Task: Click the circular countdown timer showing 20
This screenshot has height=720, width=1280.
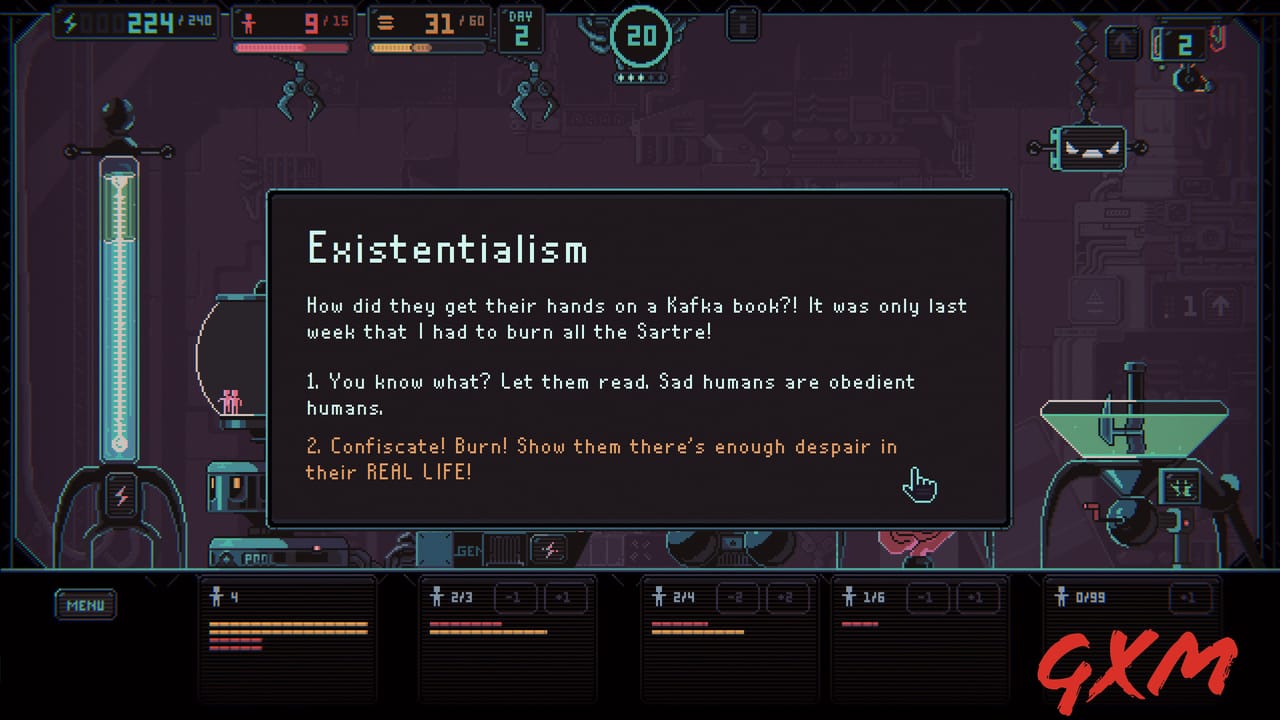Action: click(641, 37)
